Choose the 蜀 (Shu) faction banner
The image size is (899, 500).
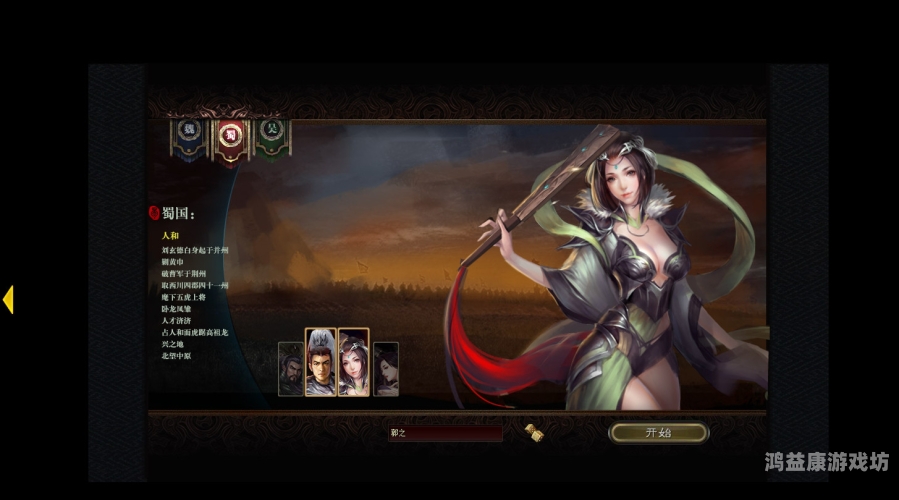(x=230, y=137)
